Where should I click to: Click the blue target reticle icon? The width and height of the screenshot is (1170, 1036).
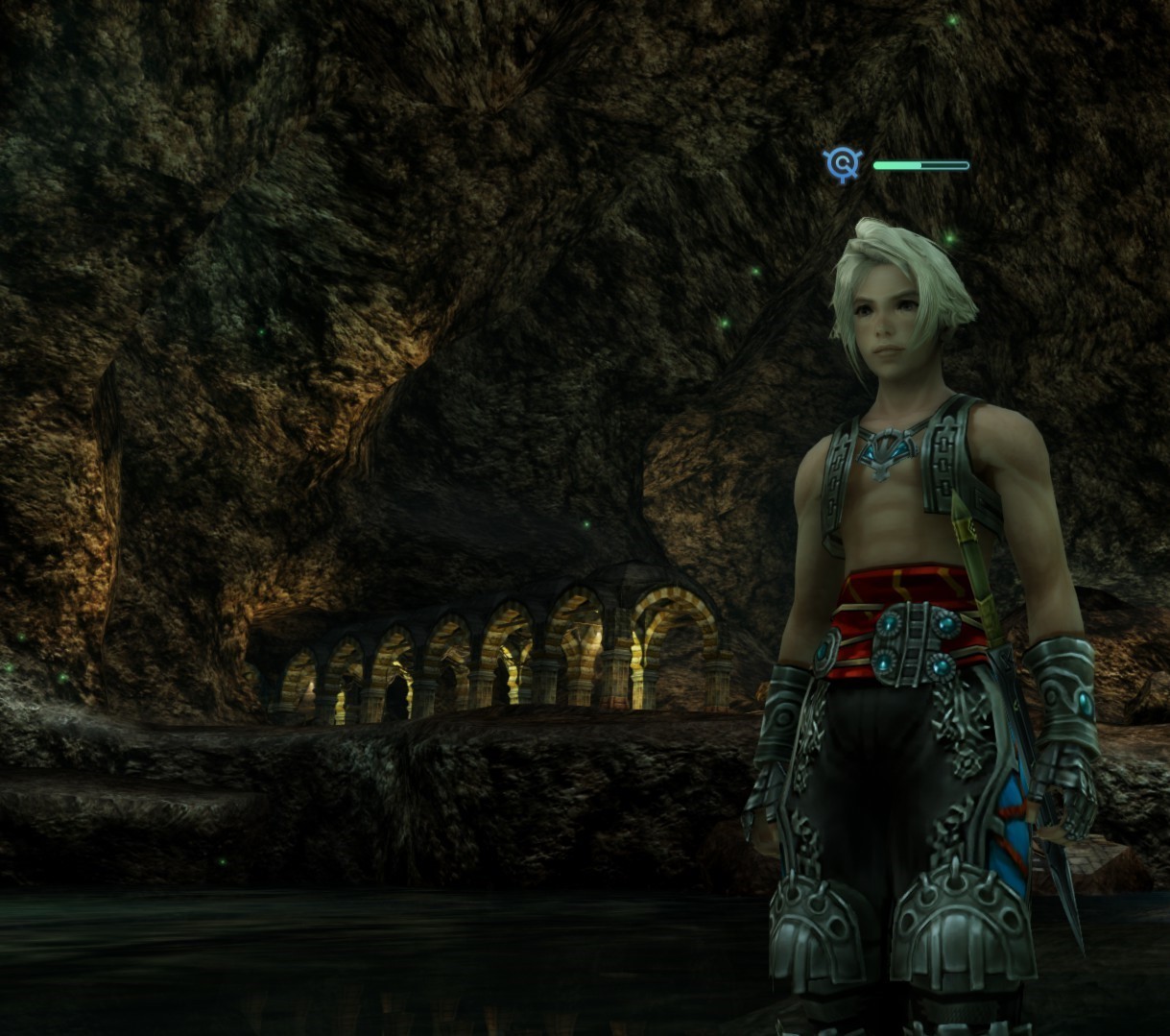point(843,164)
